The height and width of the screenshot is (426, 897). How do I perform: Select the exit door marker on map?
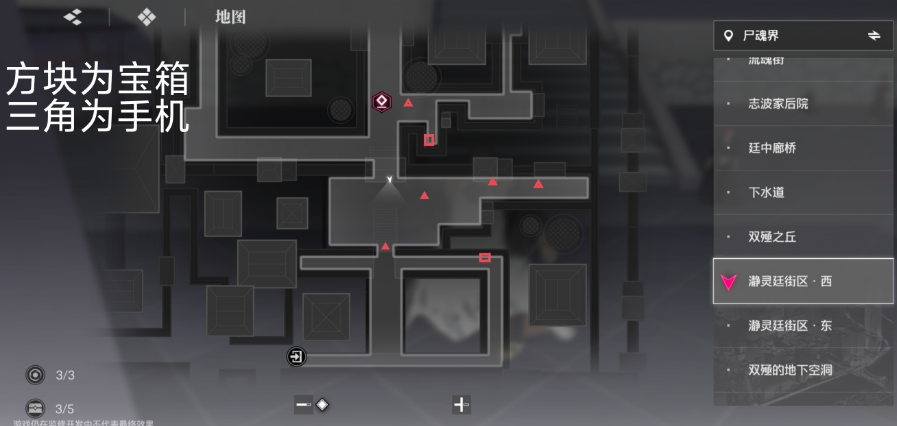pyautogui.click(x=296, y=356)
